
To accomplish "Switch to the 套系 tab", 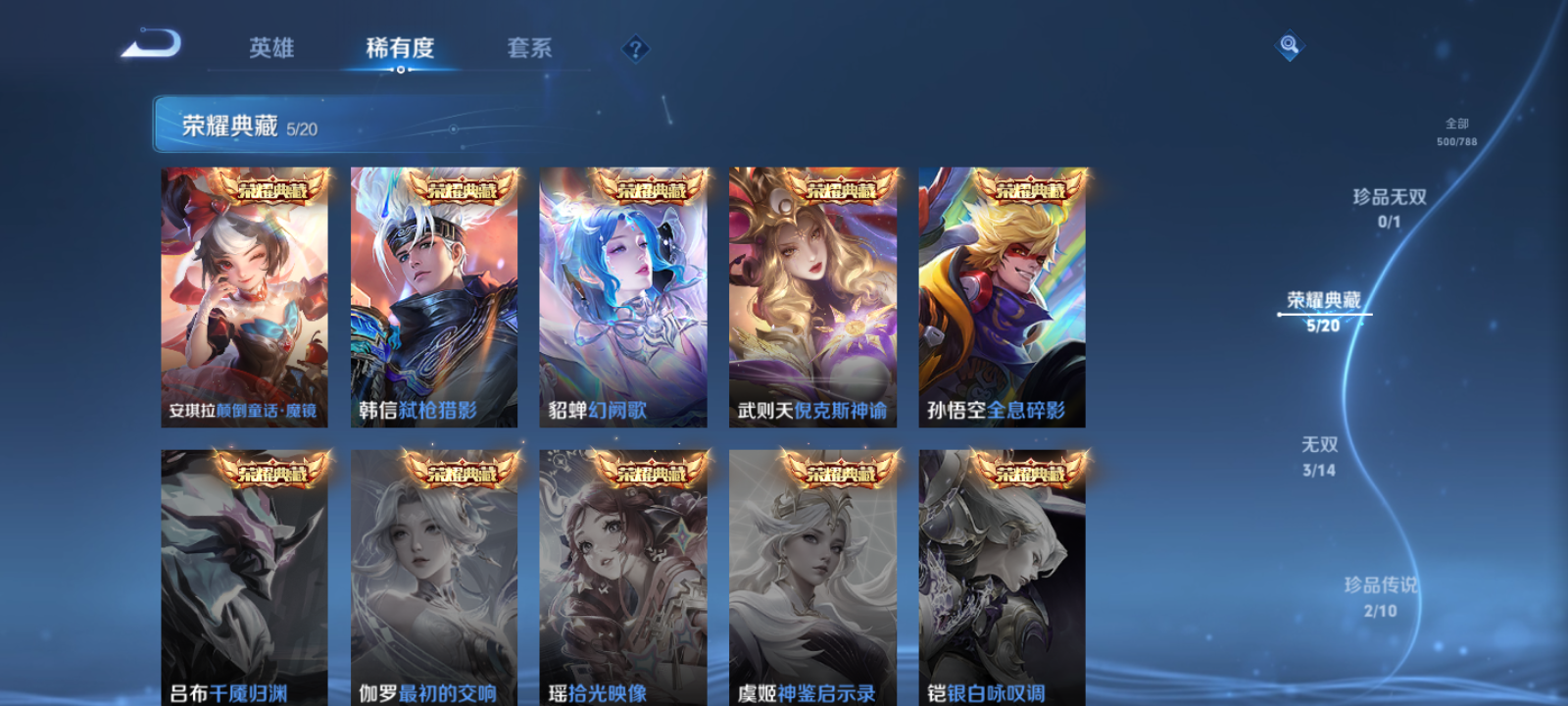I will [x=526, y=49].
